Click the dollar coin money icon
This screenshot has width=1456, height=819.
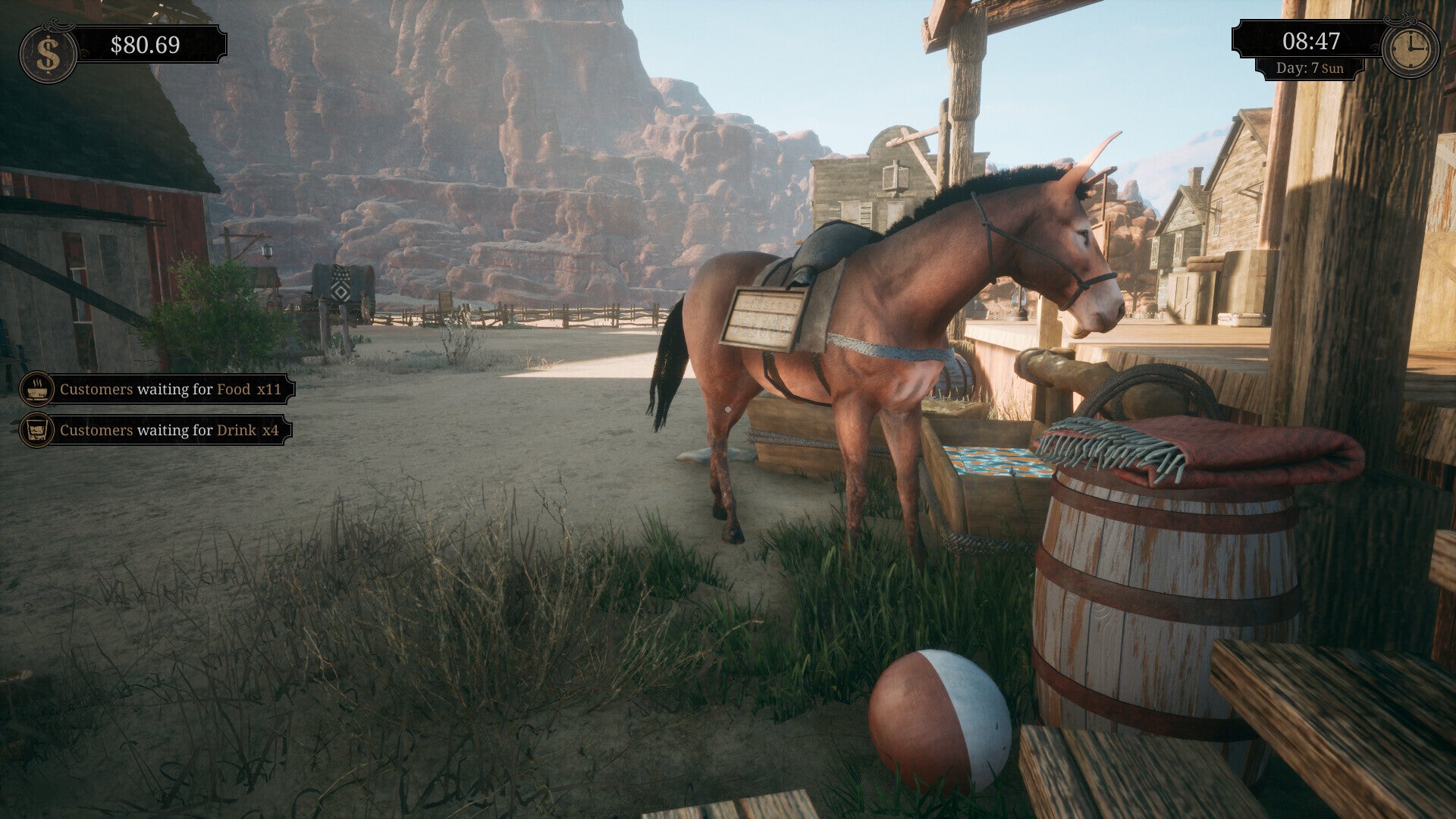tap(48, 54)
